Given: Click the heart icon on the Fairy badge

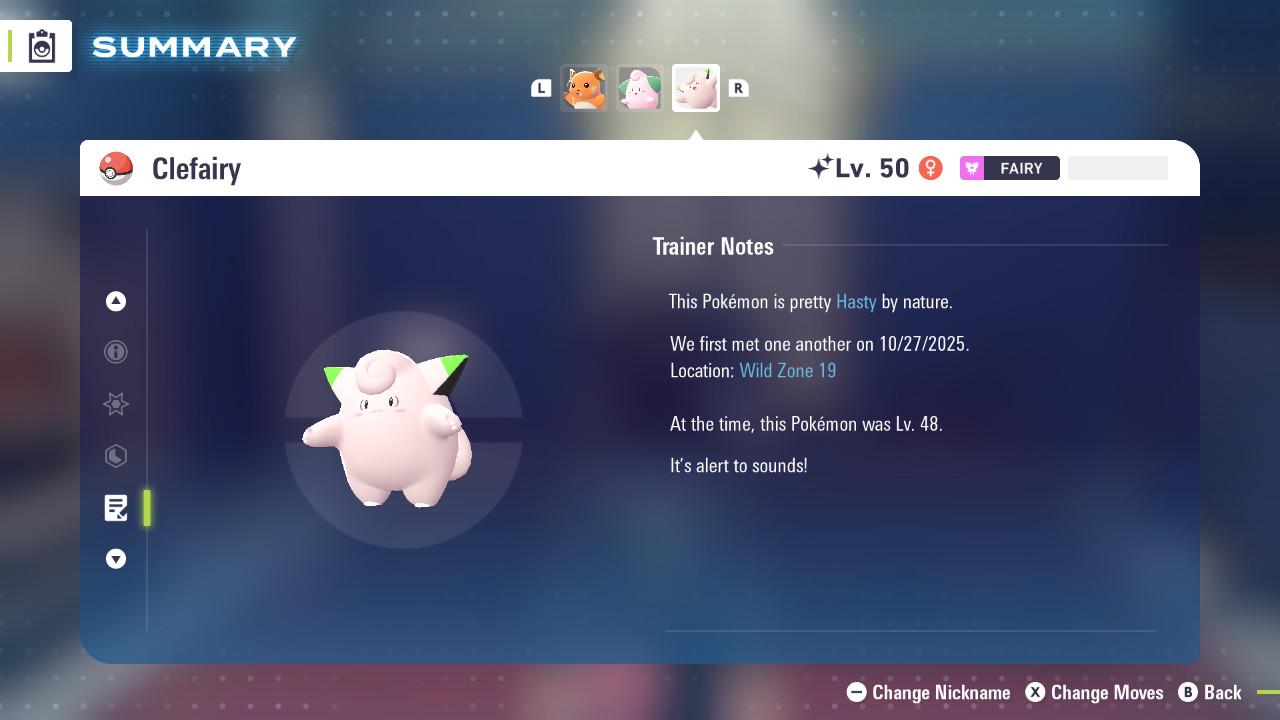Looking at the screenshot, I should click(970, 168).
